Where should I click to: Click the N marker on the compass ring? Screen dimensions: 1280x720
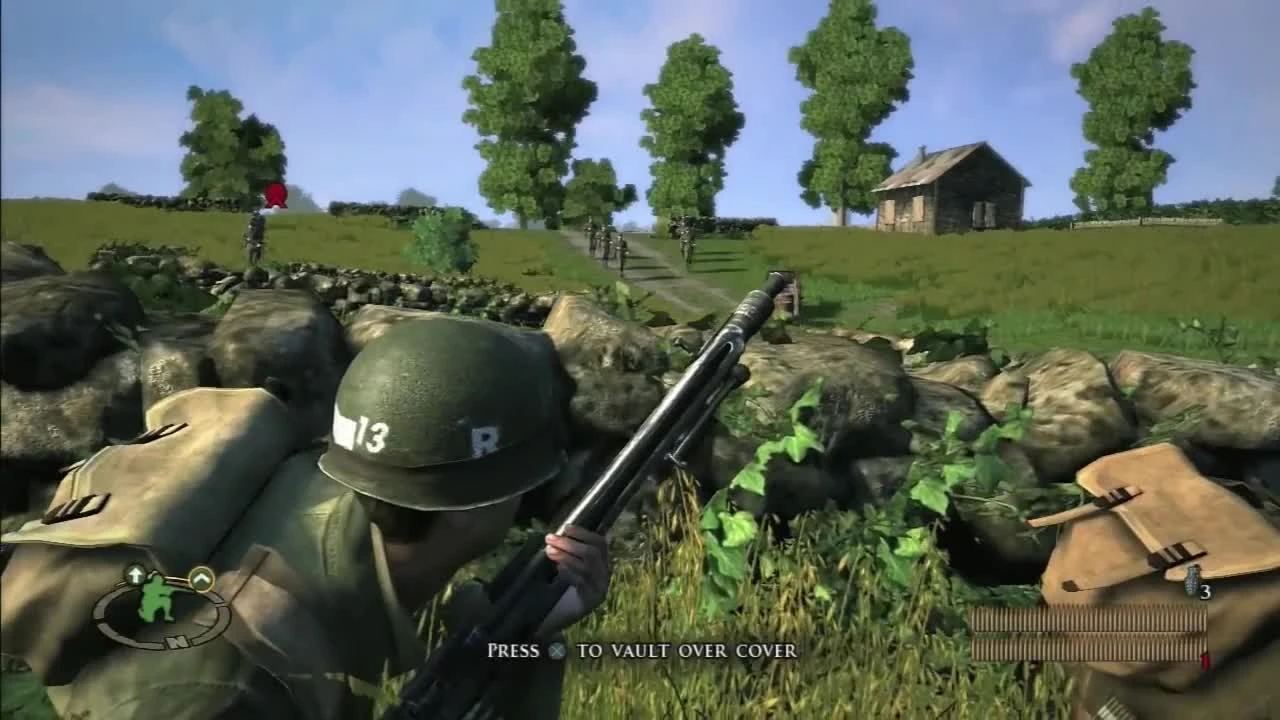click(176, 641)
